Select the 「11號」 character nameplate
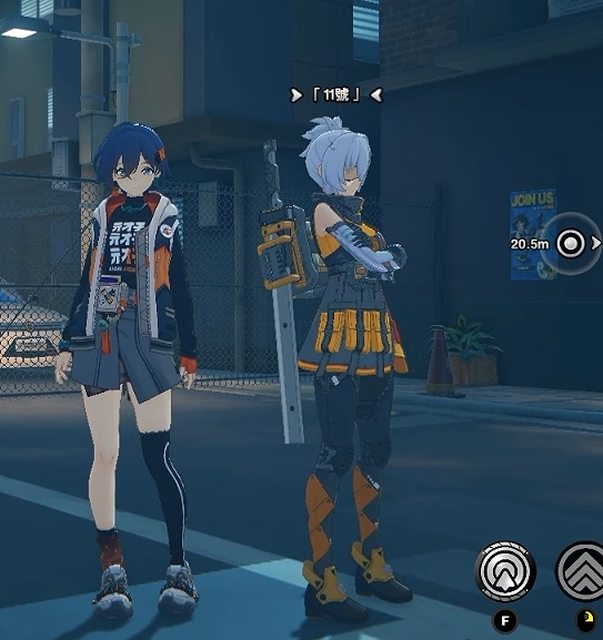 click(335, 95)
